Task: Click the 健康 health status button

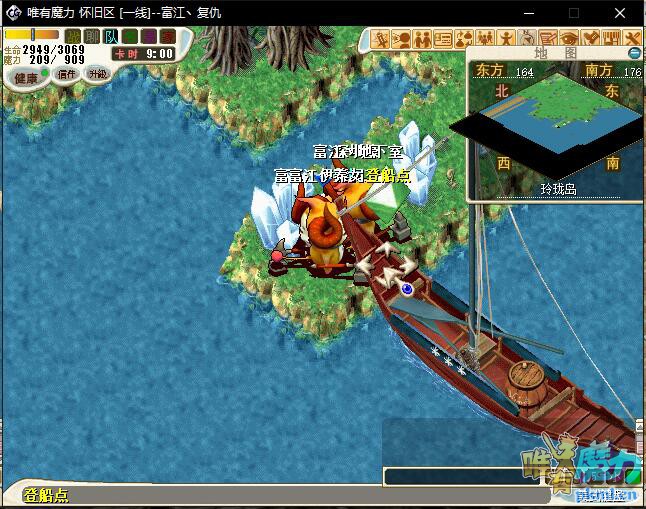Action: 25,77
